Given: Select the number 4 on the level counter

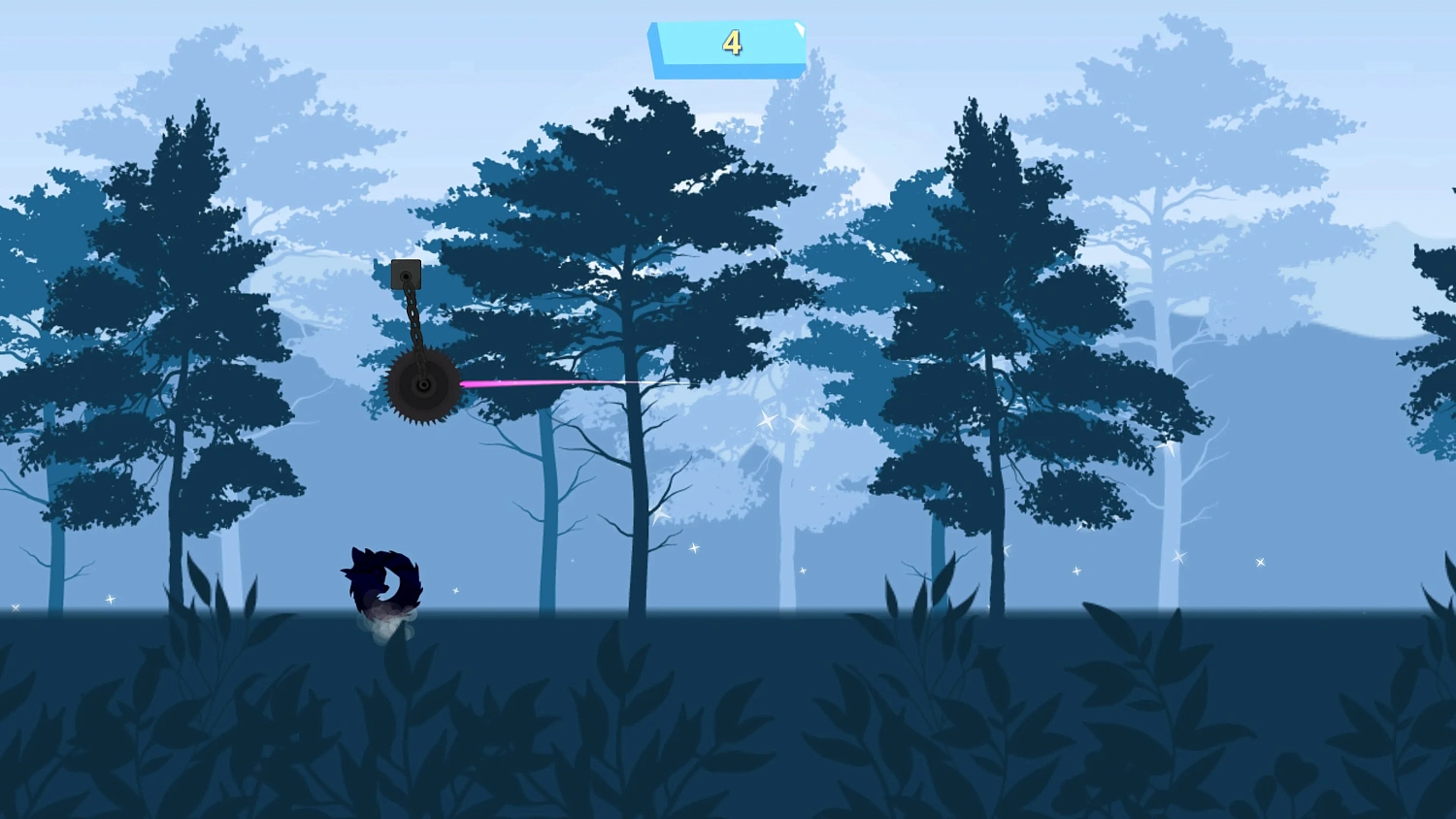Looking at the screenshot, I should click(734, 43).
